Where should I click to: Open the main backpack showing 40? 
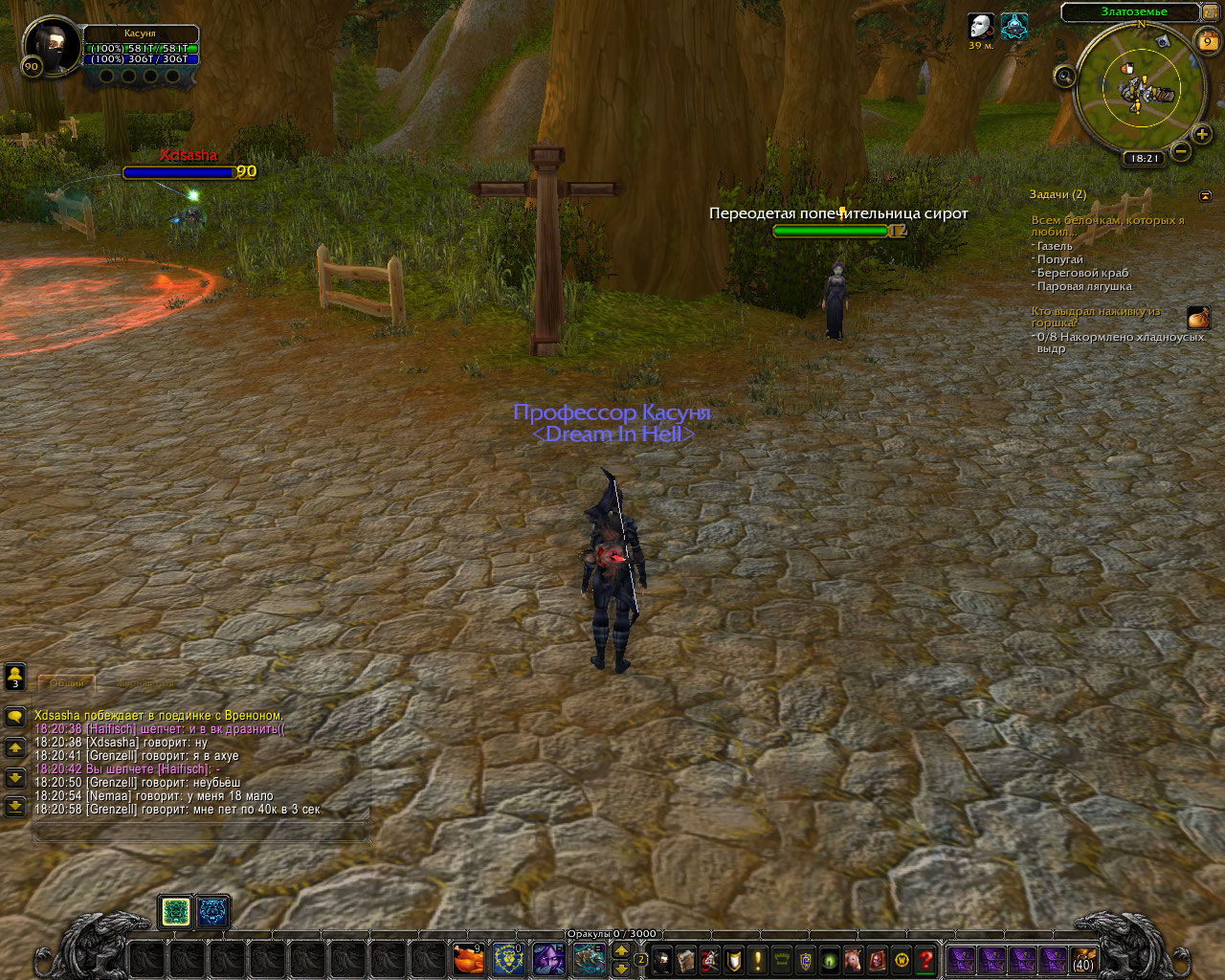pos(1082,959)
